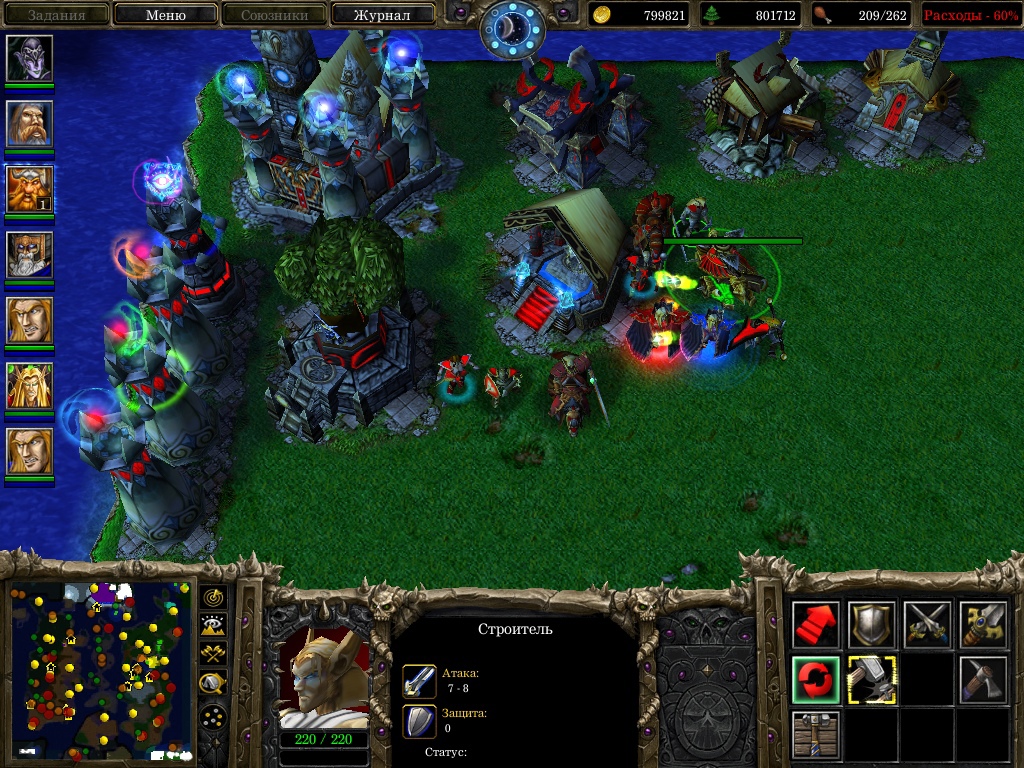Select the purple-skinned dark elf hero portrait
The width and height of the screenshot is (1024, 768).
30,59
